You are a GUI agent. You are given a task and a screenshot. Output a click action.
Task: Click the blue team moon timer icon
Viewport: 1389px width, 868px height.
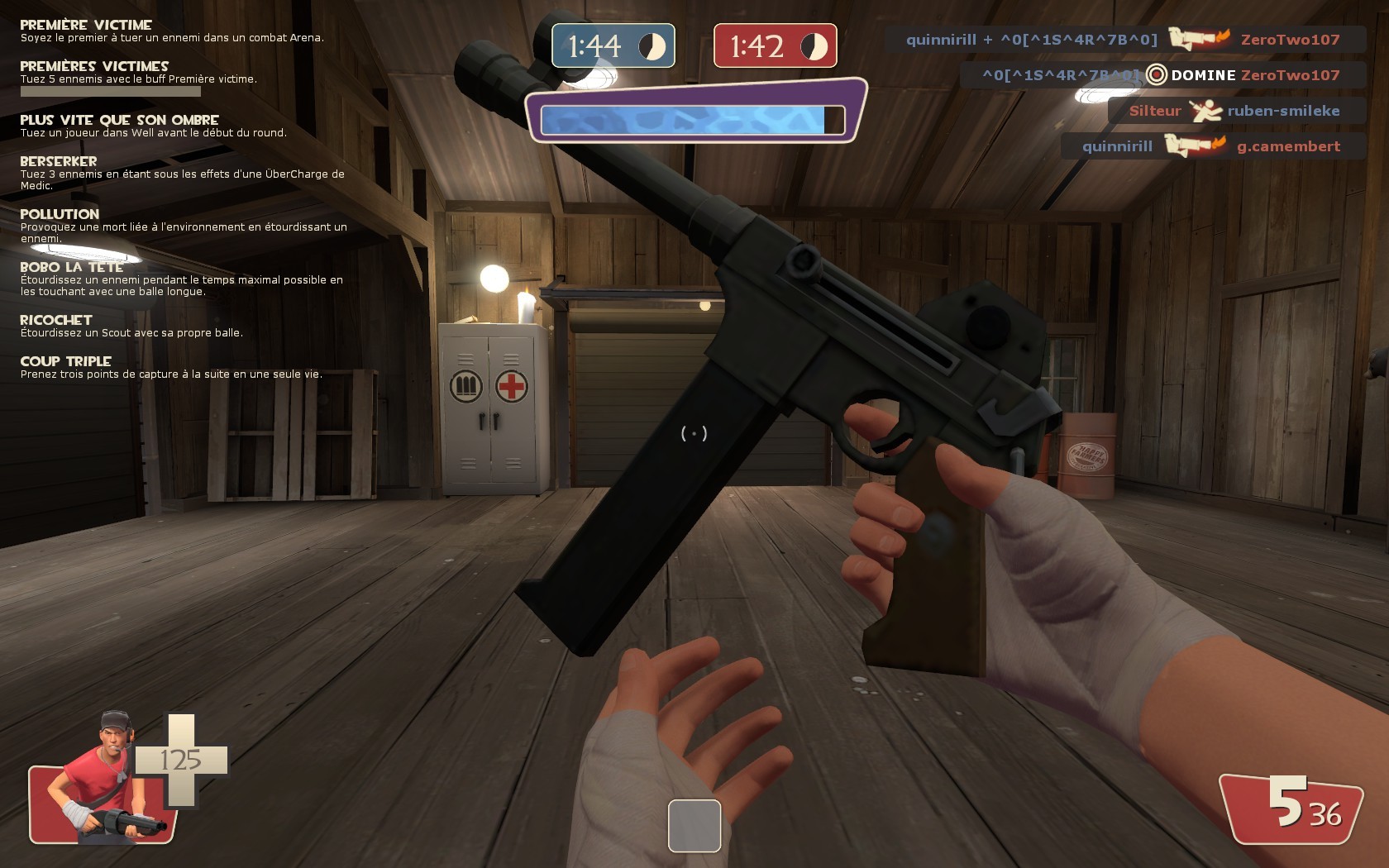(x=650, y=46)
